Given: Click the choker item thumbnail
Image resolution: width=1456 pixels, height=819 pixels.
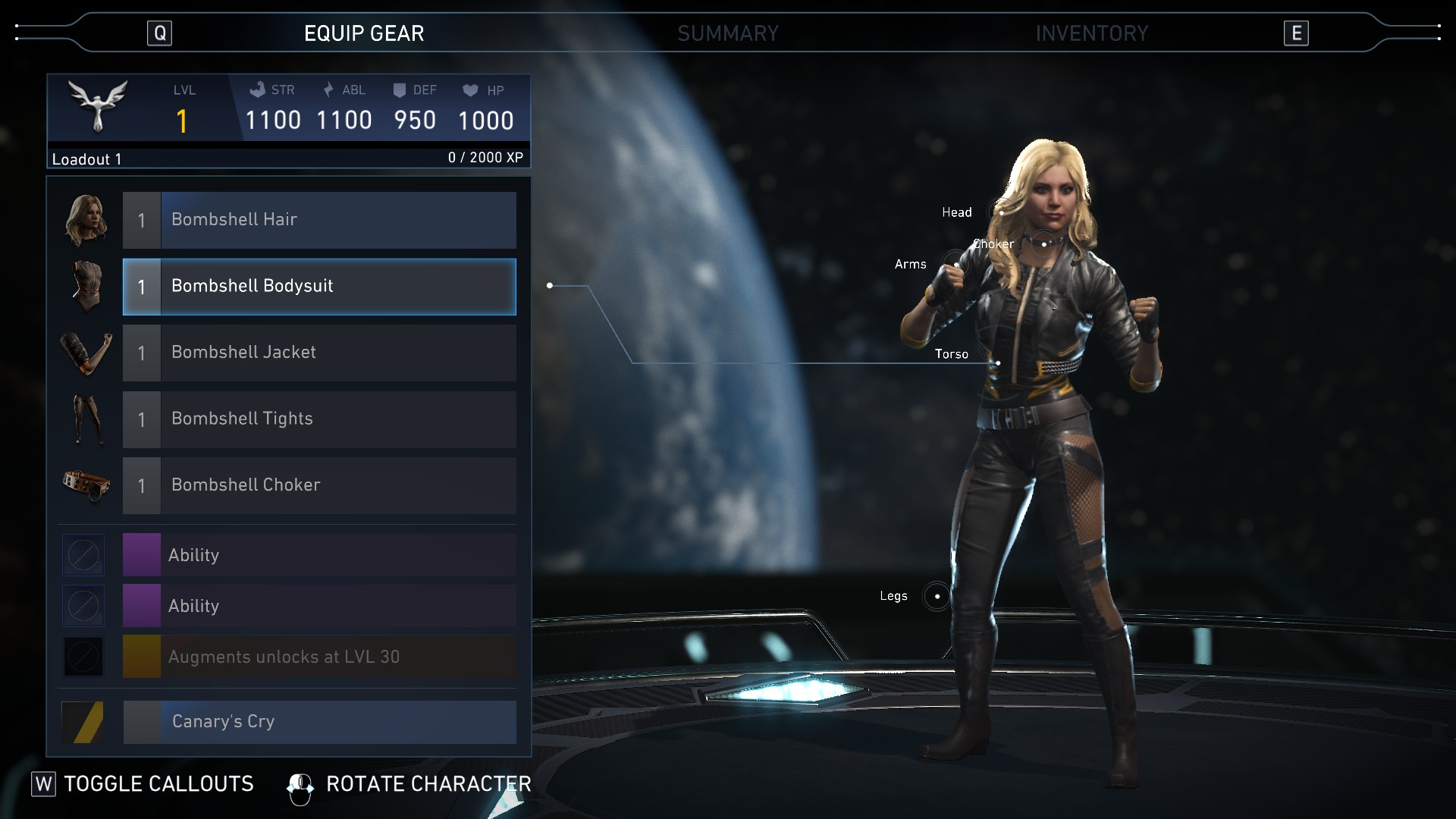Looking at the screenshot, I should (86, 485).
